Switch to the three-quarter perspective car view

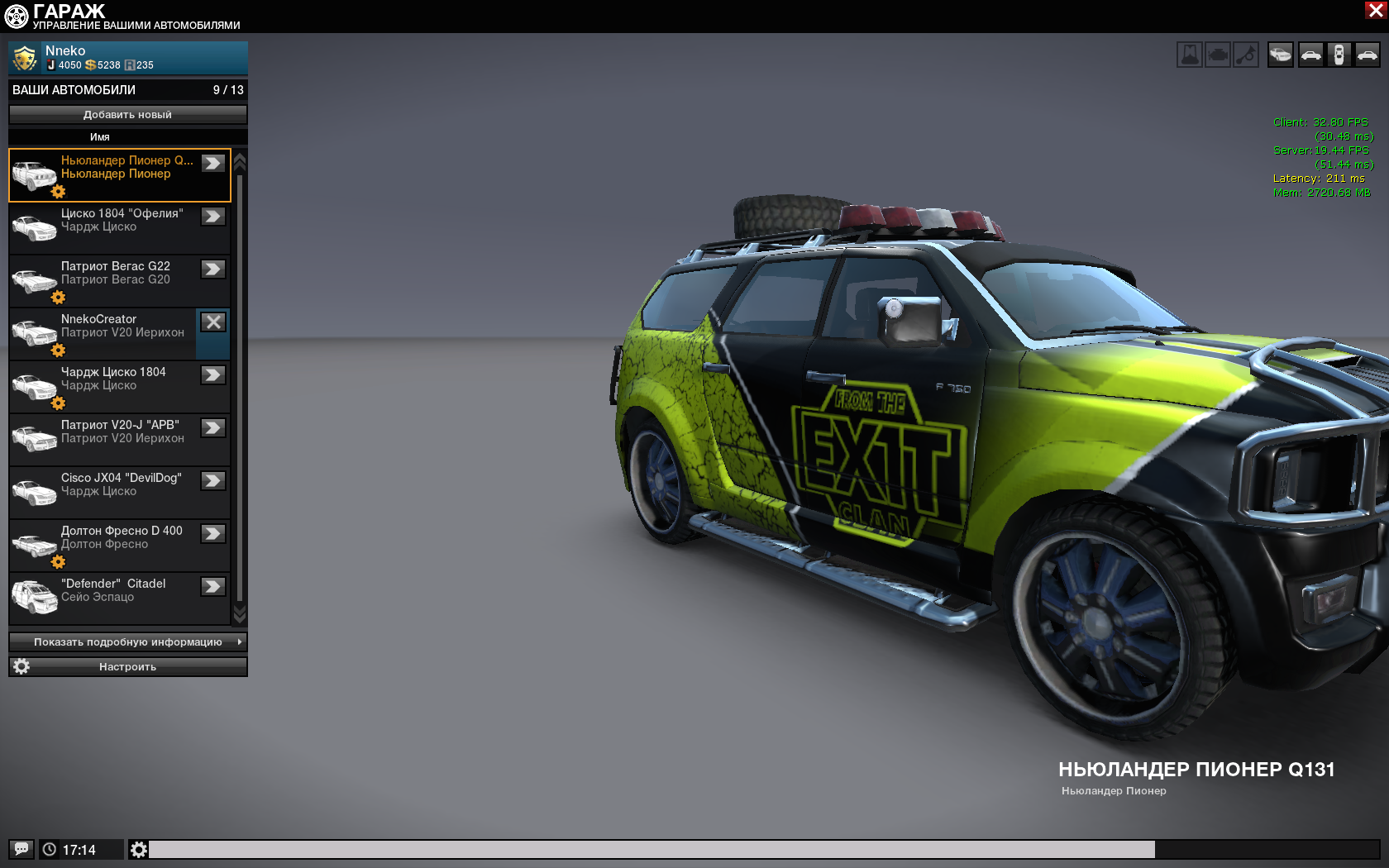[1280, 55]
